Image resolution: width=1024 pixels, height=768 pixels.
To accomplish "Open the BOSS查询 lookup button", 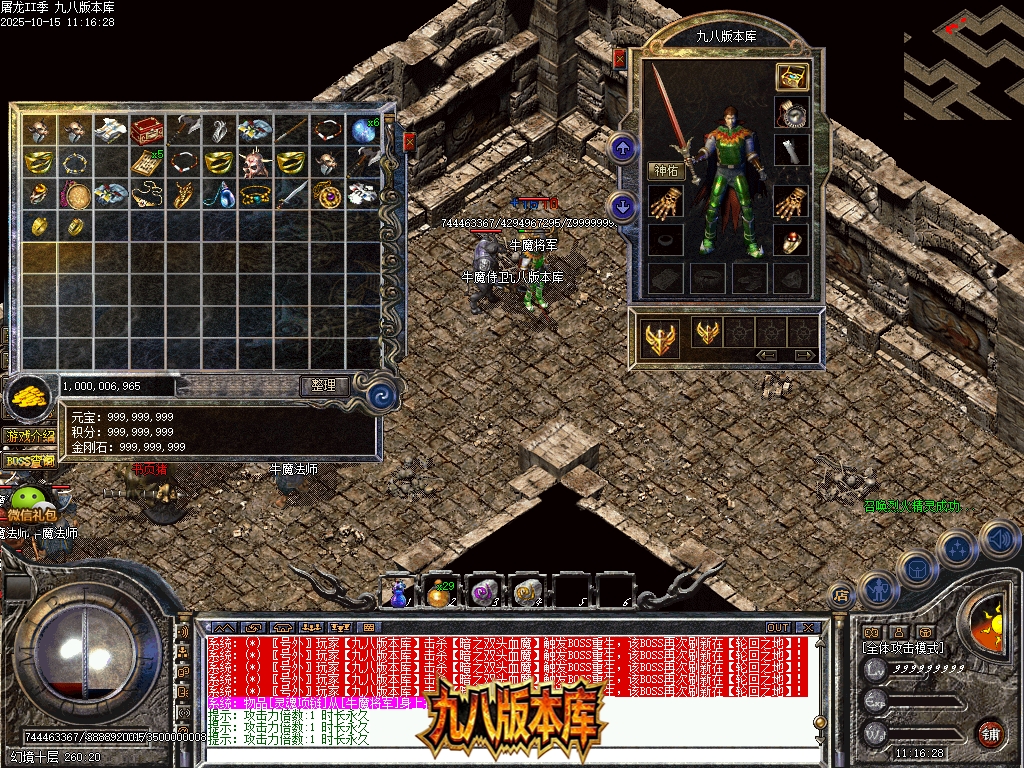I will click(x=30, y=461).
